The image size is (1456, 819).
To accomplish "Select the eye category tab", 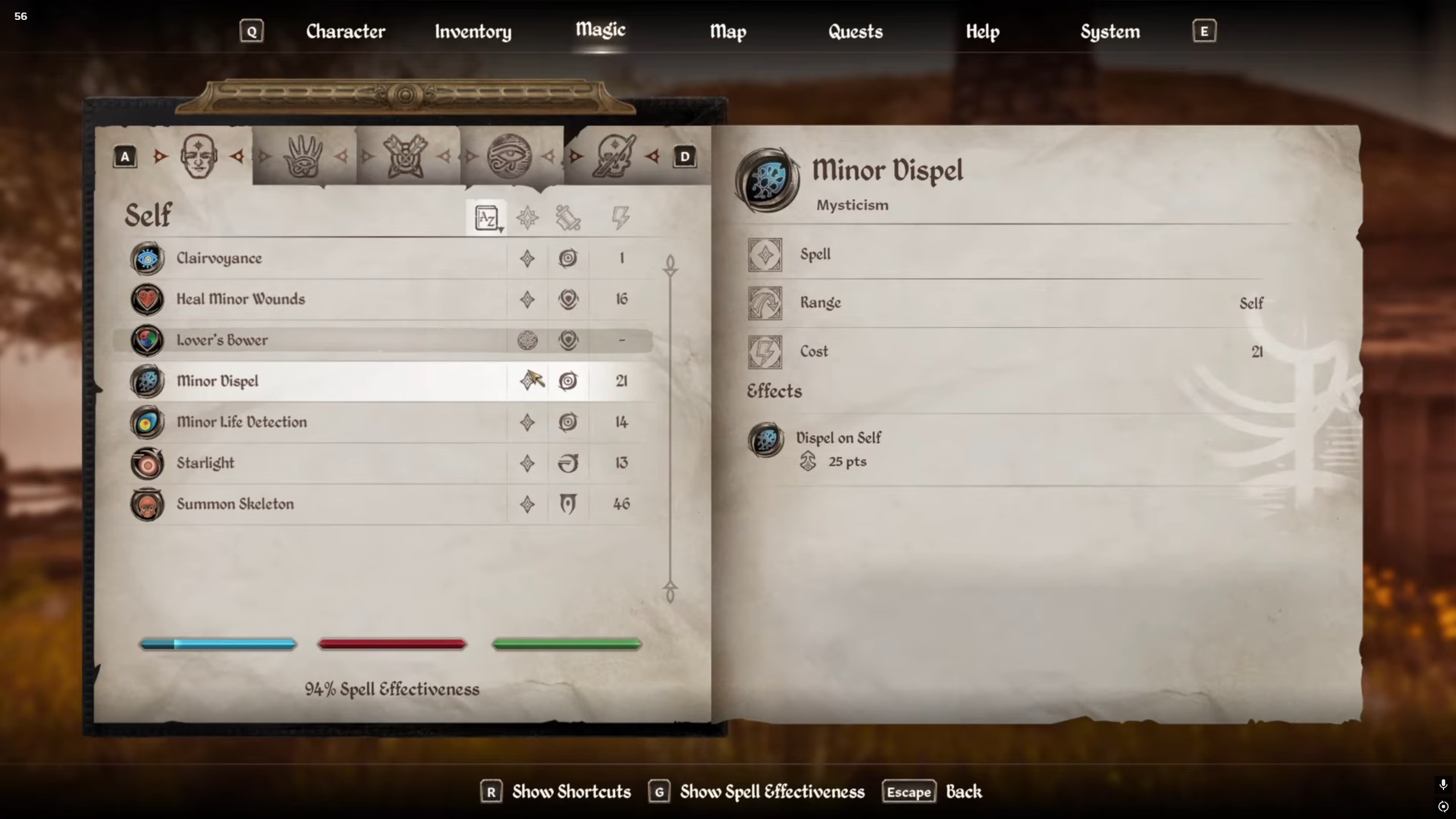I will coord(509,156).
